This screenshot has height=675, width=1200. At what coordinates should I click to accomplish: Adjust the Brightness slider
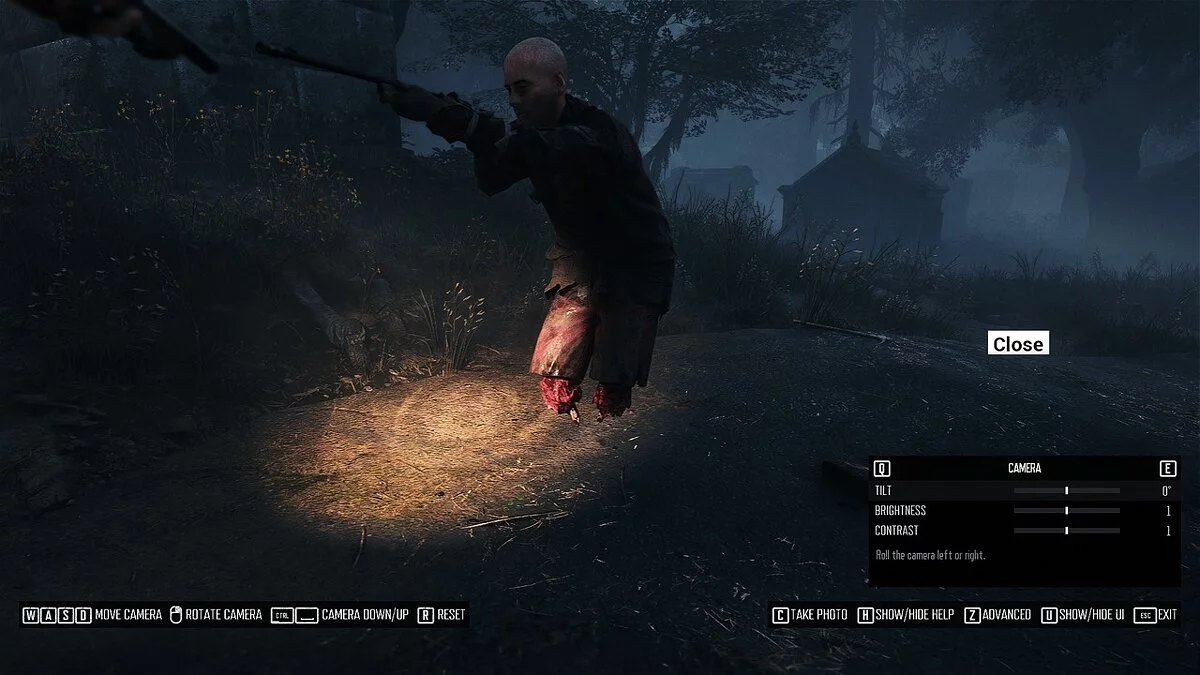[1067, 511]
